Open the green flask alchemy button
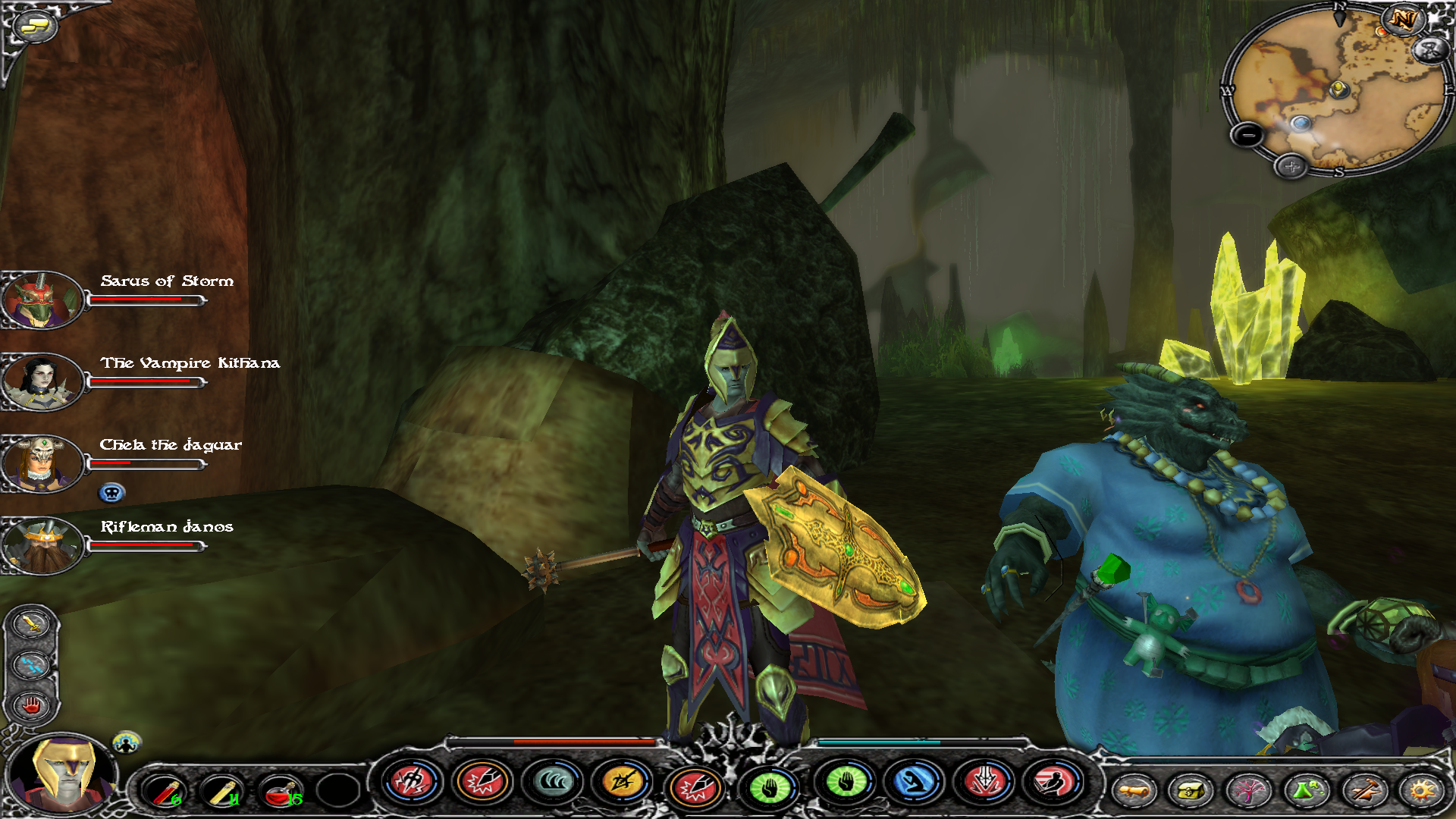 1306,791
